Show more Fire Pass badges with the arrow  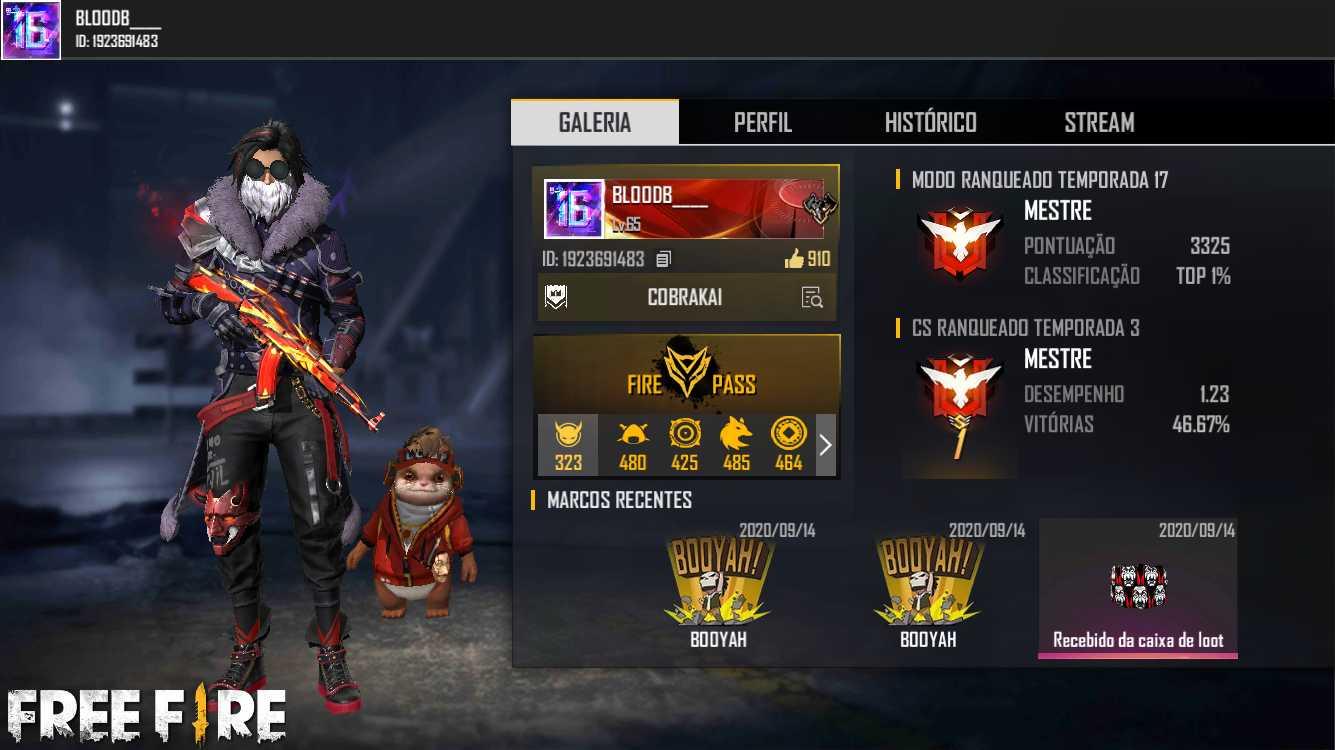[825, 445]
